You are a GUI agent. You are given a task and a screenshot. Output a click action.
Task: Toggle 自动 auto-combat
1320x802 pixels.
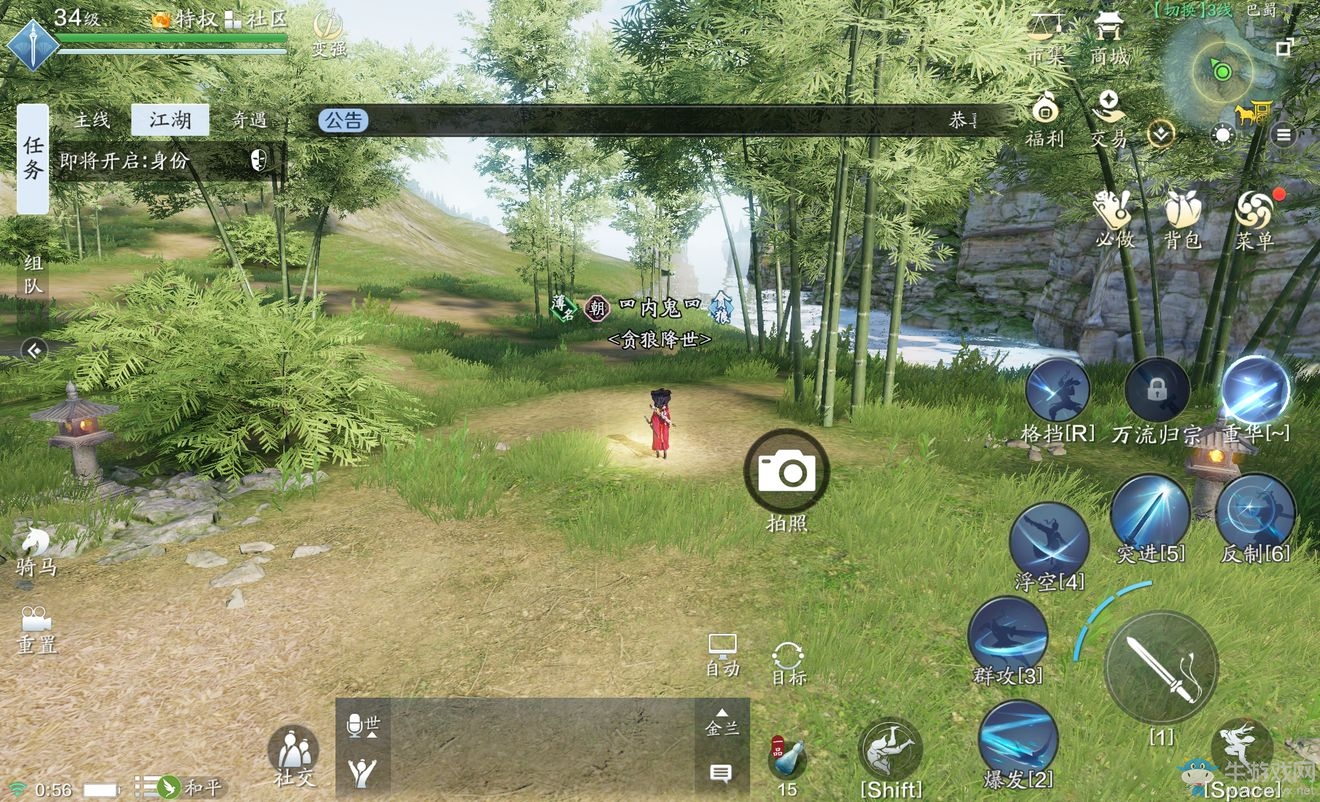[x=722, y=654]
